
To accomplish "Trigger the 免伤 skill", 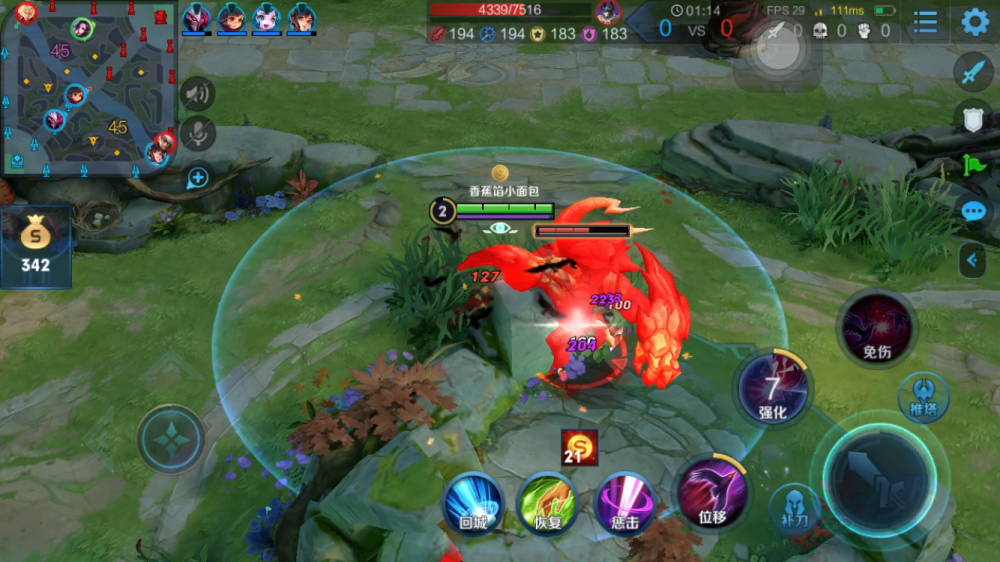I will tap(877, 330).
